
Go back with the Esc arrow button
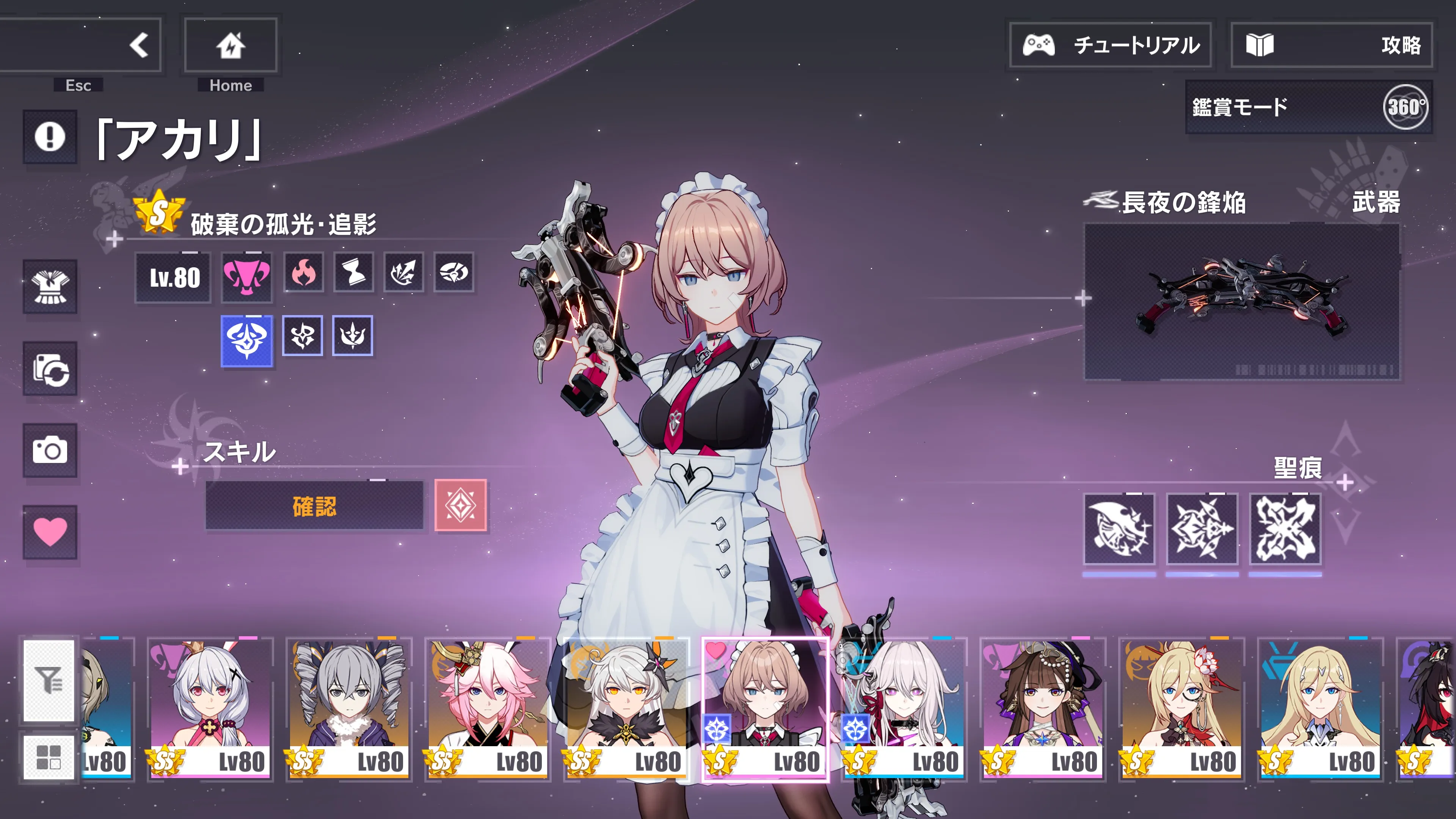[138, 45]
